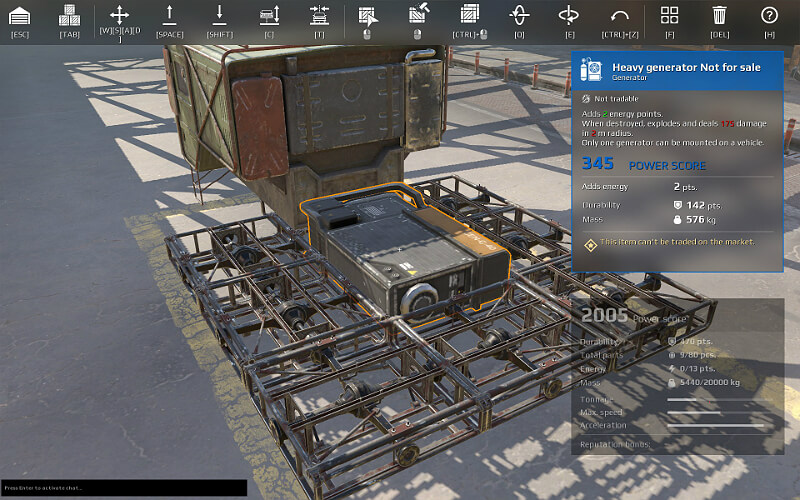
Task: Rotate part around the horizontal ring axis
Action: coord(569,15)
